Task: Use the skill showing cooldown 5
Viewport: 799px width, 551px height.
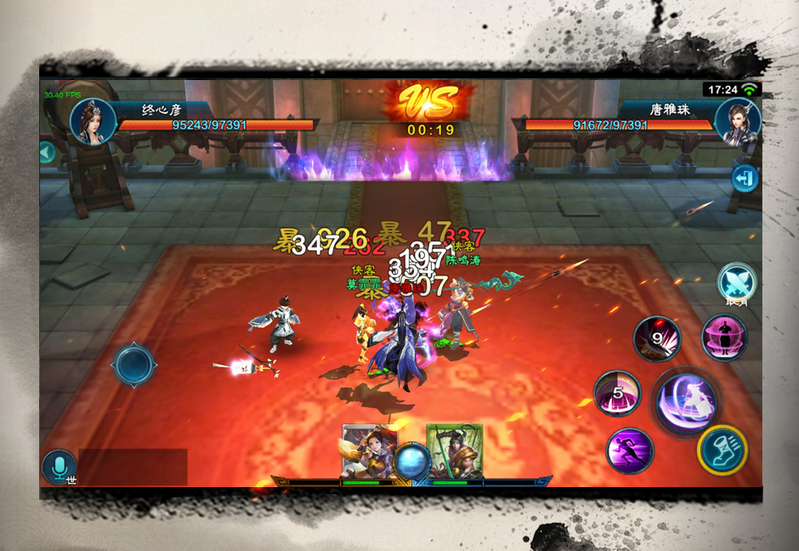Action: (617, 393)
